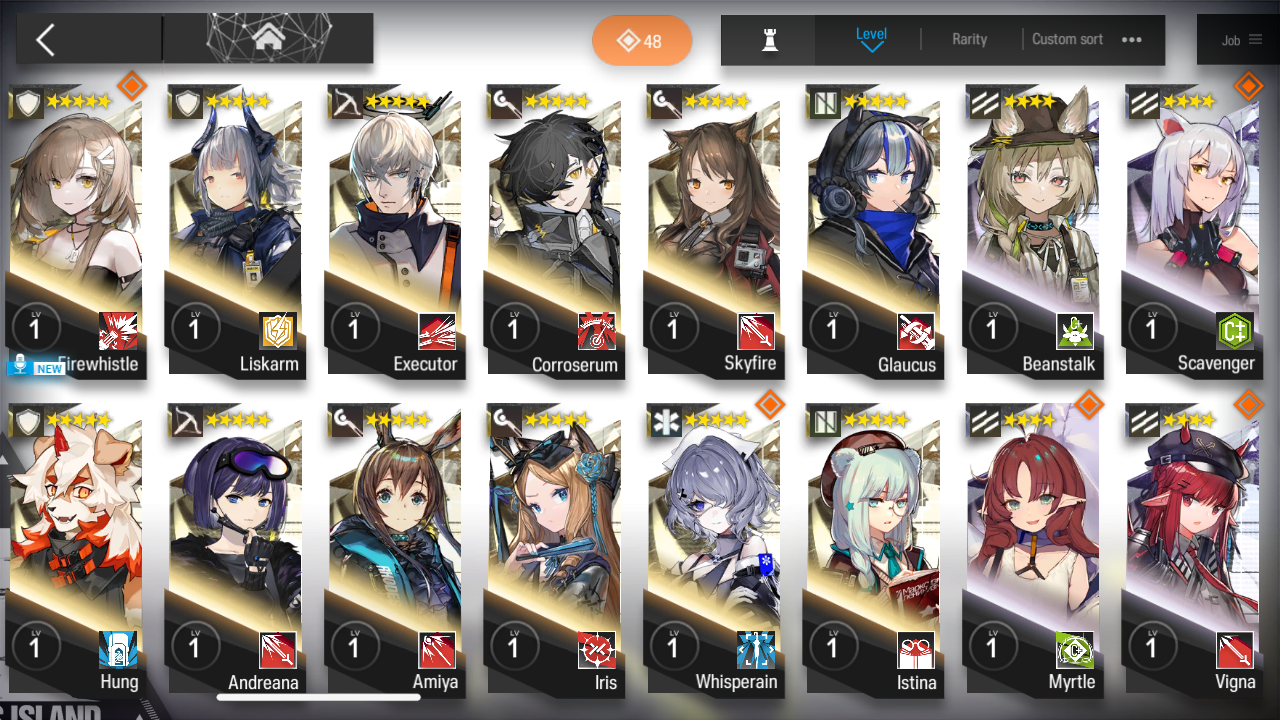Choose the Liskarm operator card
Image resolution: width=1280 pixels, height=720 pixels.
[236, 230]
